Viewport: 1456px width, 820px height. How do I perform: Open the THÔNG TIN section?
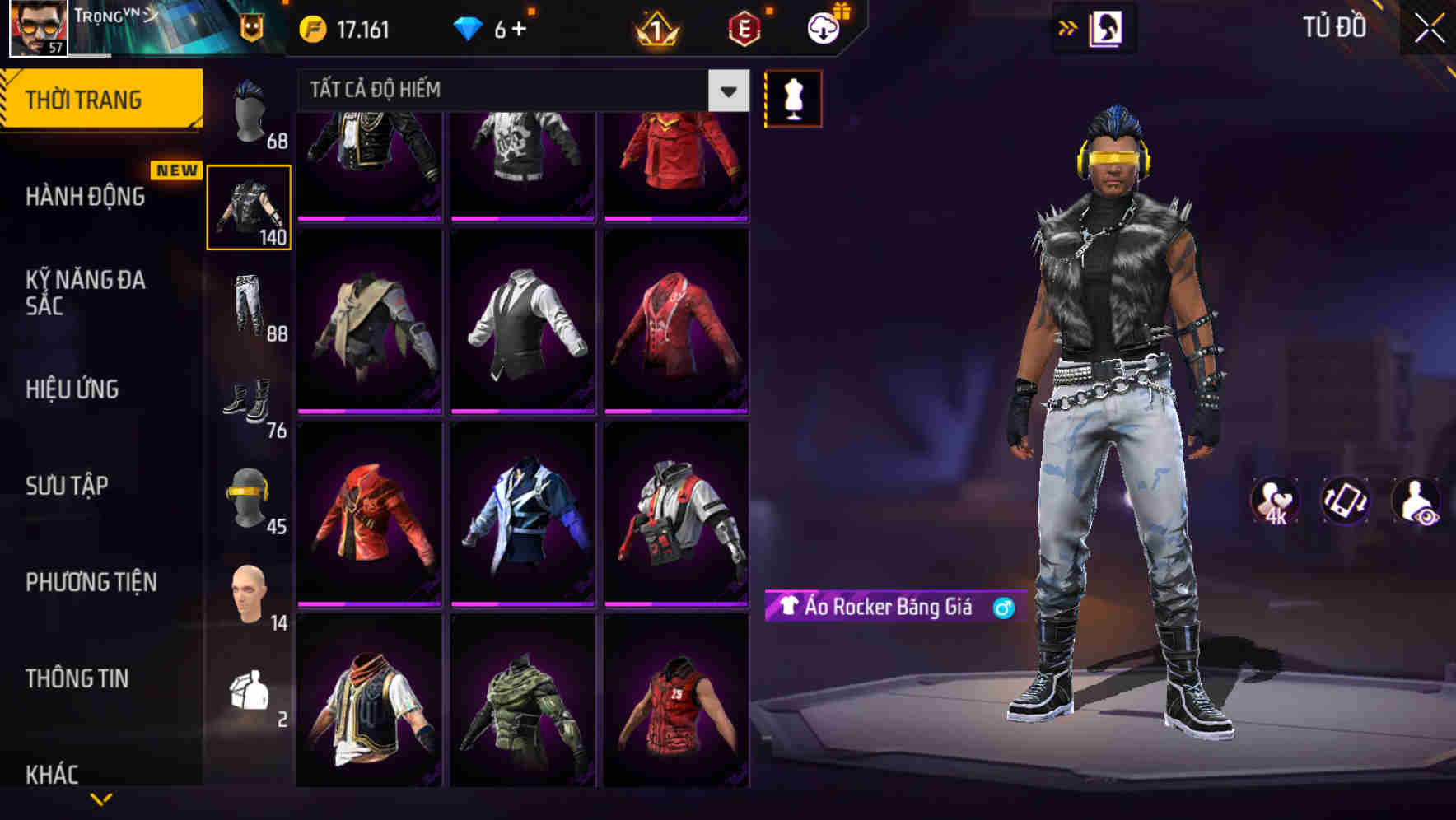tap(78, 678)
